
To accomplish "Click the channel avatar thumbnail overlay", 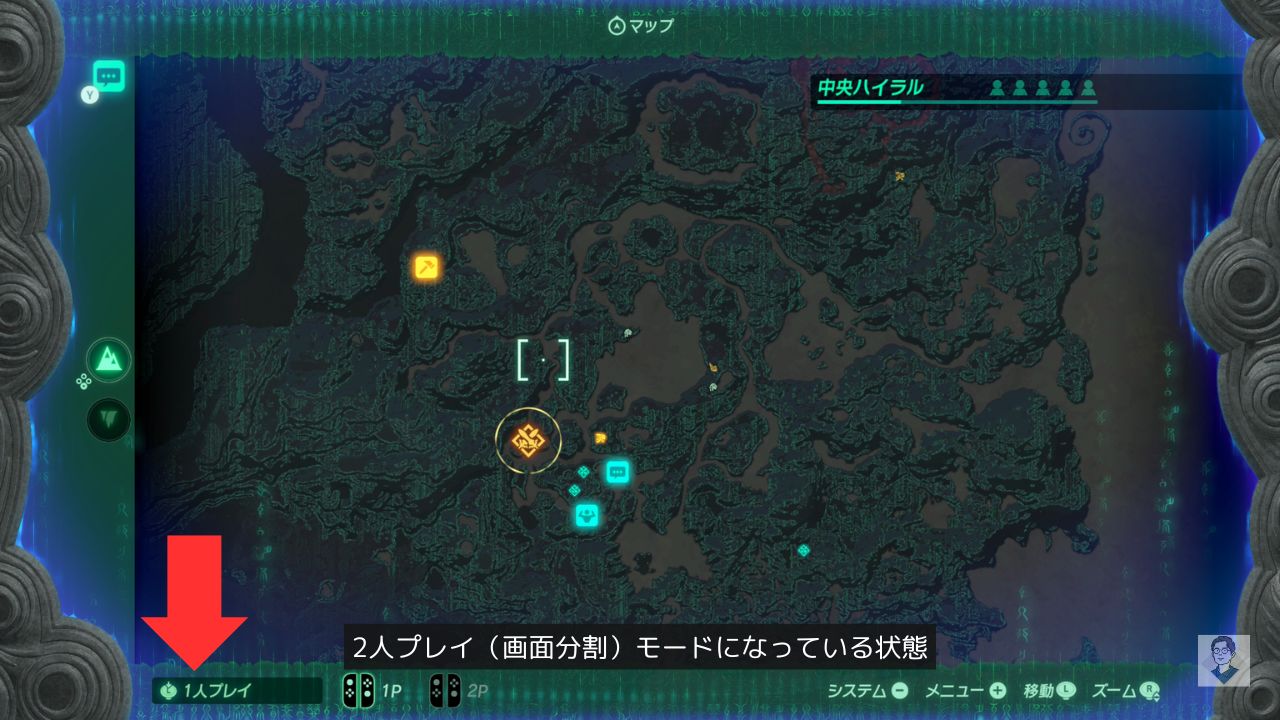I will [1223, 660].
